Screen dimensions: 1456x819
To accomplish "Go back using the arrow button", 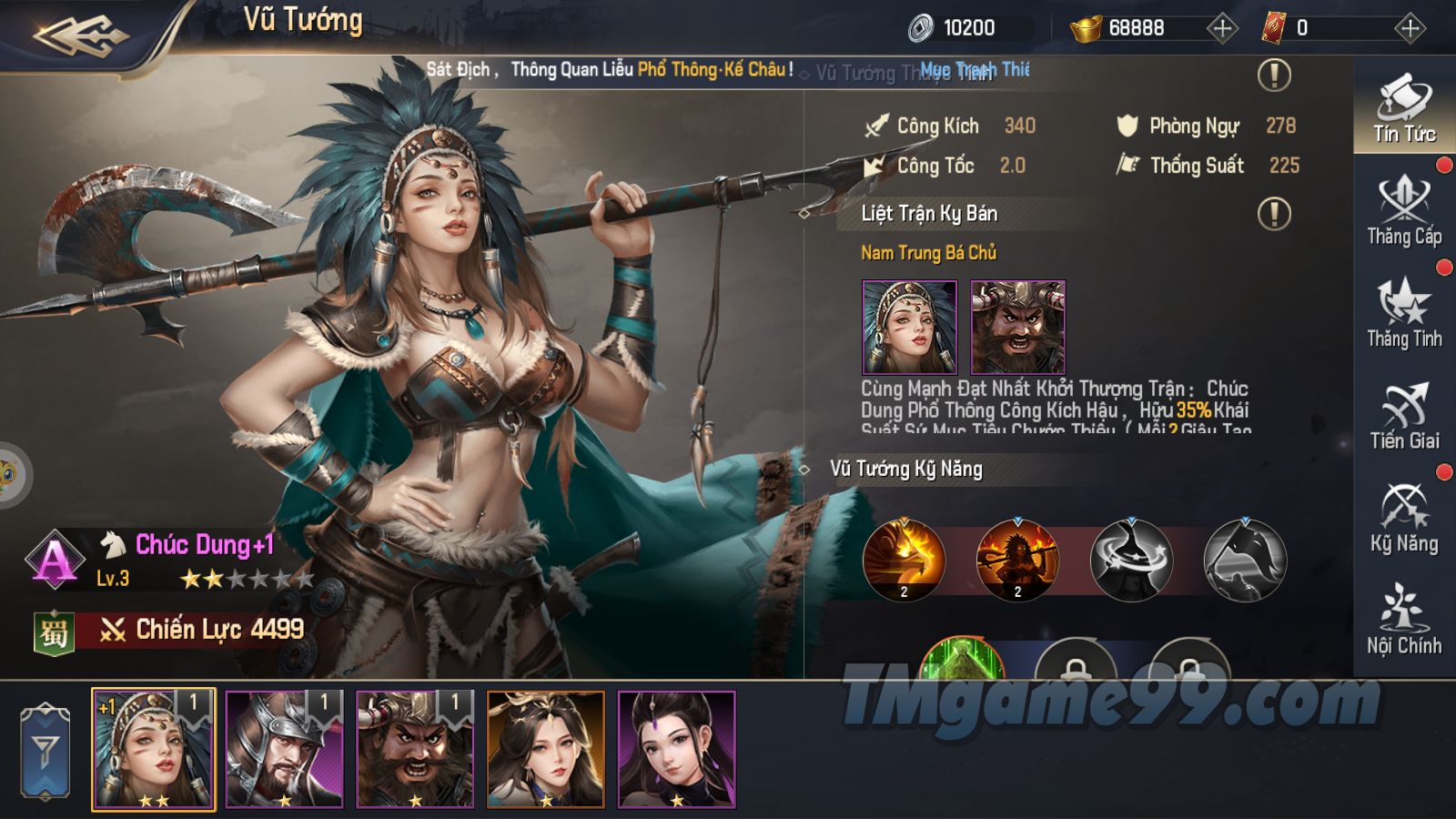I will click(82, 36).
